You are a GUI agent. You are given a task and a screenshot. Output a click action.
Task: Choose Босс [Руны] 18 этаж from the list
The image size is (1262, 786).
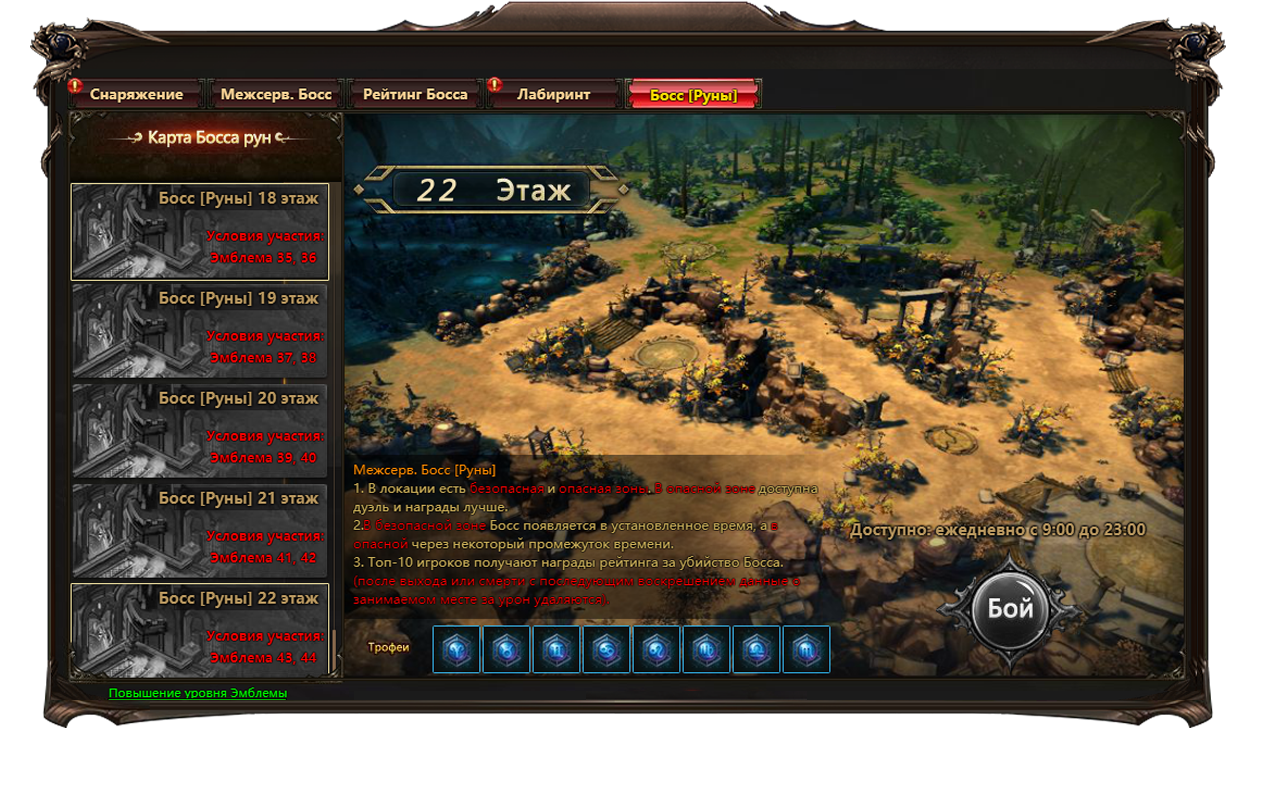coord(200,231)
